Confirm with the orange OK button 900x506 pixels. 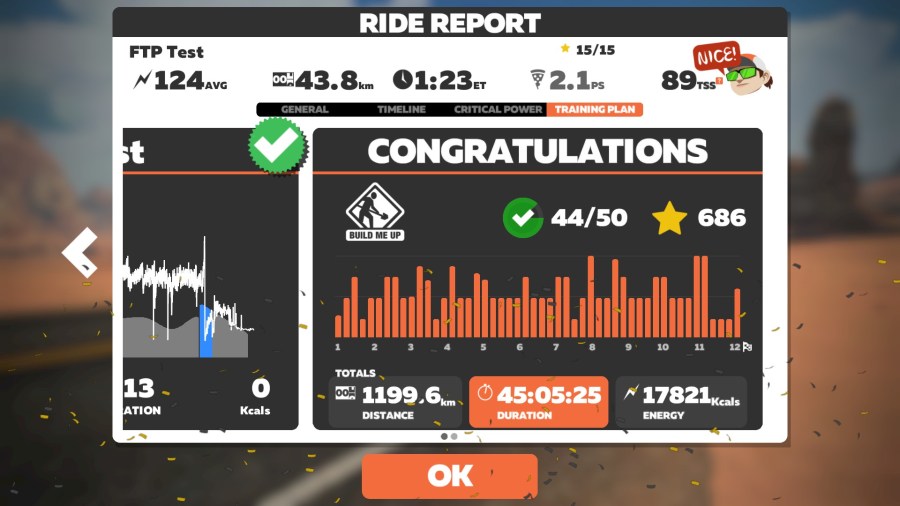(x=449, y=476)
